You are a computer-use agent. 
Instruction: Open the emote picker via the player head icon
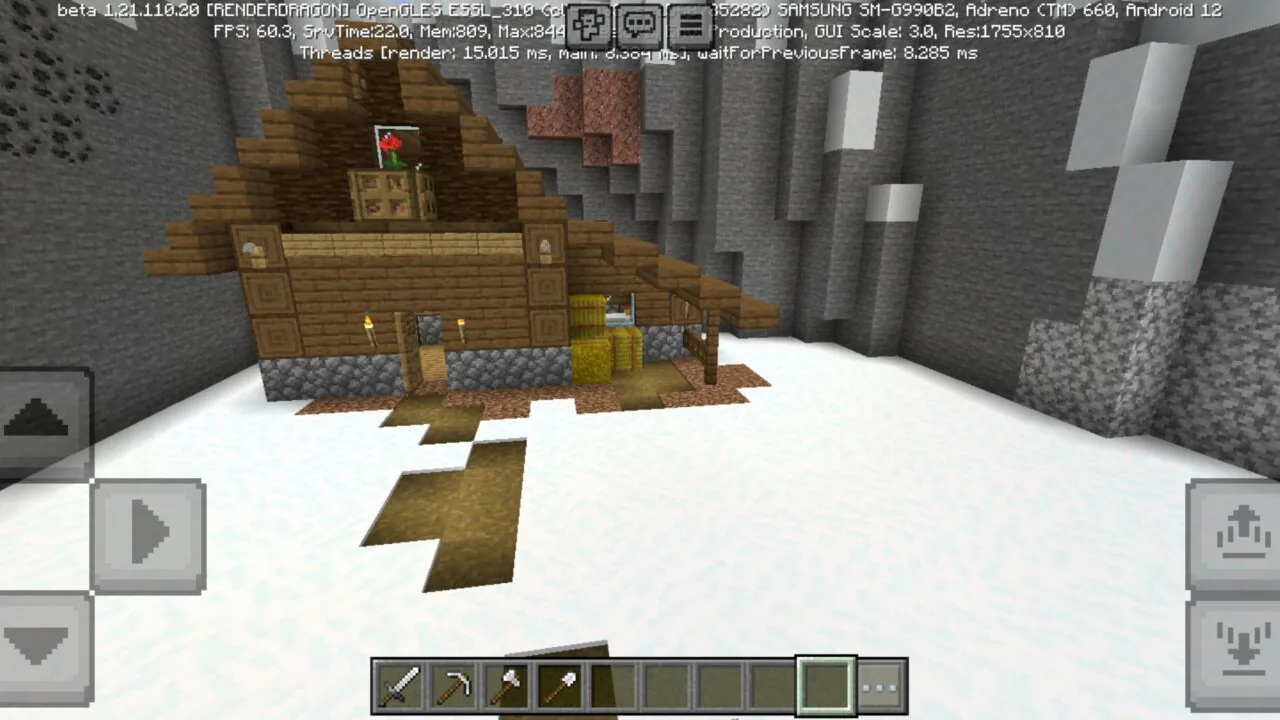point(588,24)
